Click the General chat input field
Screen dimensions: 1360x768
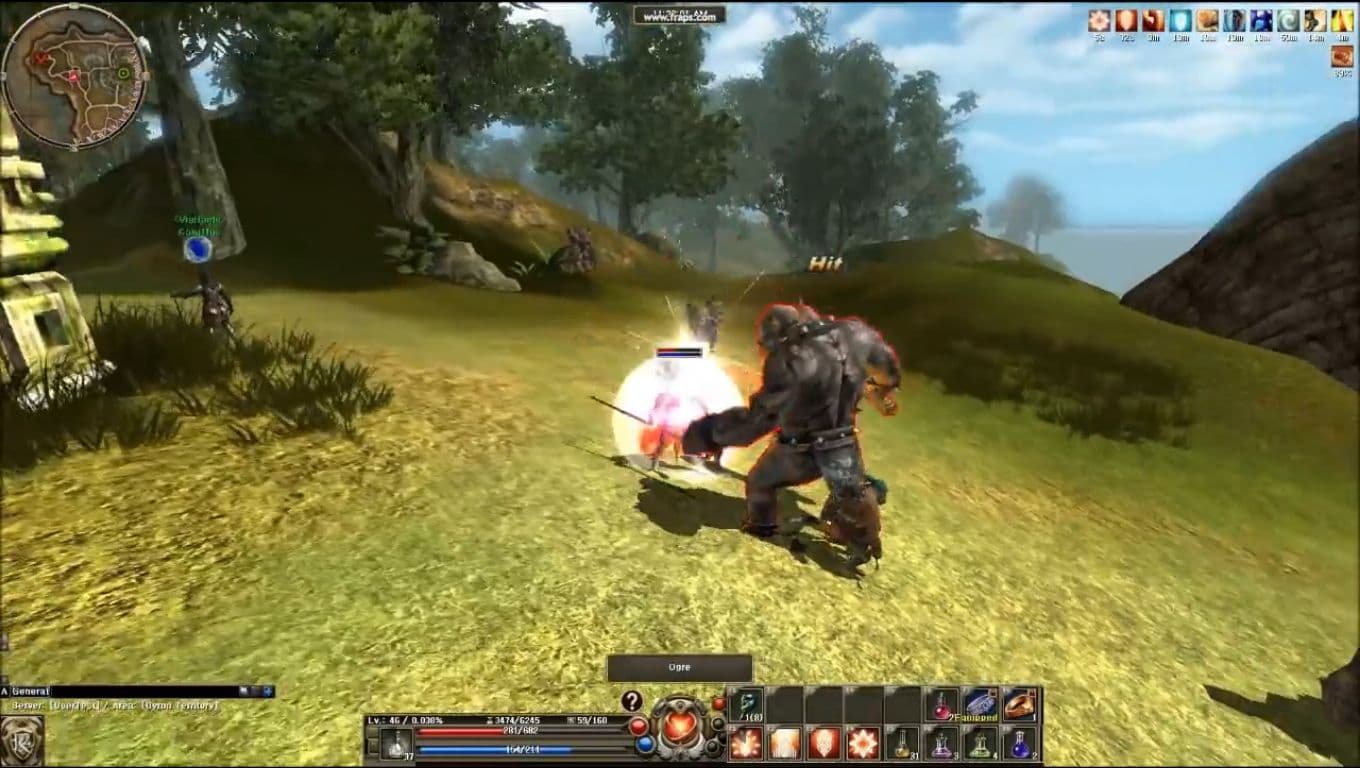click(x=140, y=691)
